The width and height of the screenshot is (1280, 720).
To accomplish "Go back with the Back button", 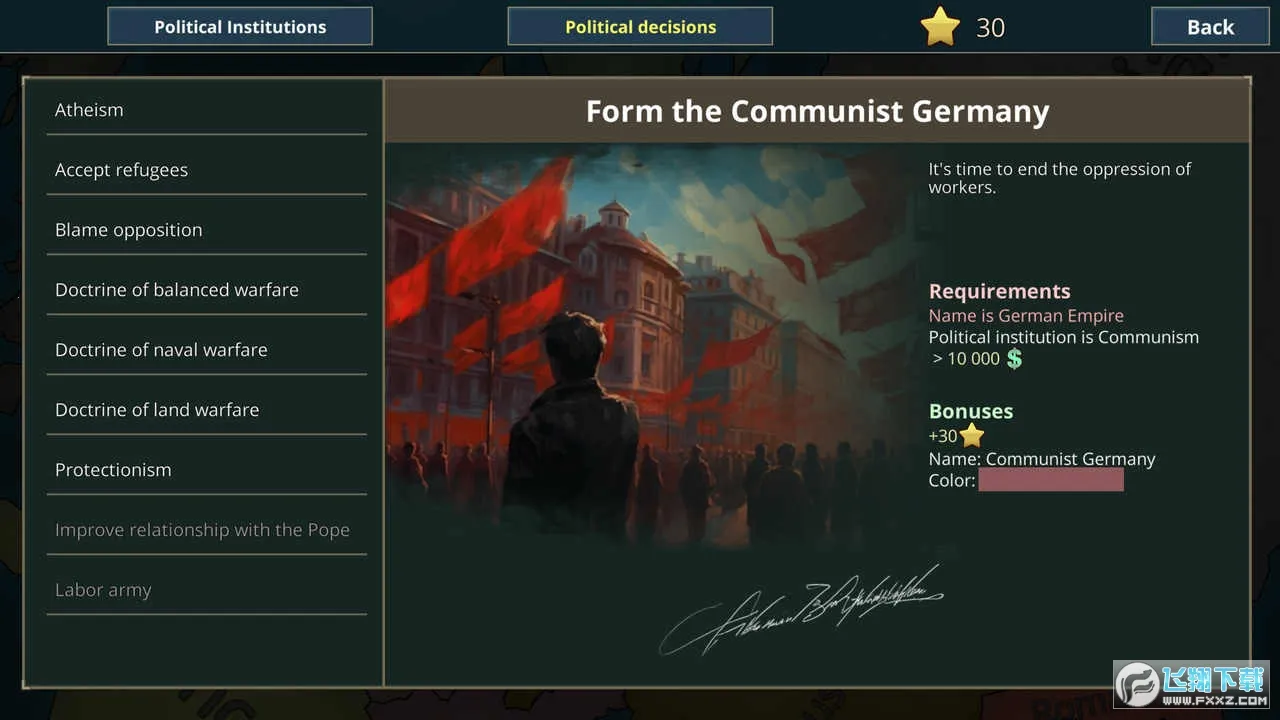I will pos(1210,27).
